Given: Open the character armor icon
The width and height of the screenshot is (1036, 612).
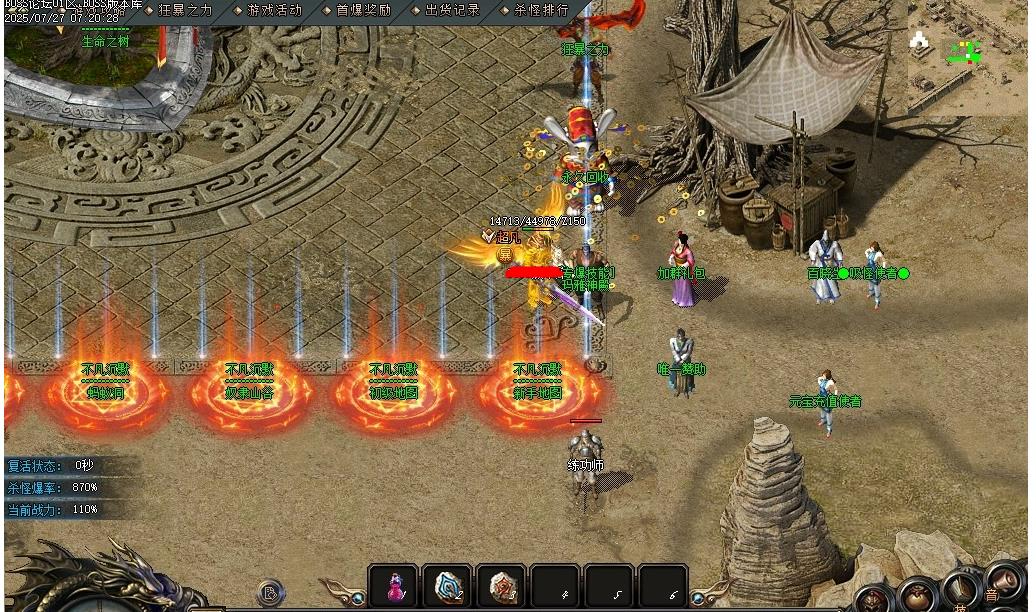Looking at the screenshot, I should tap(876, 598).
